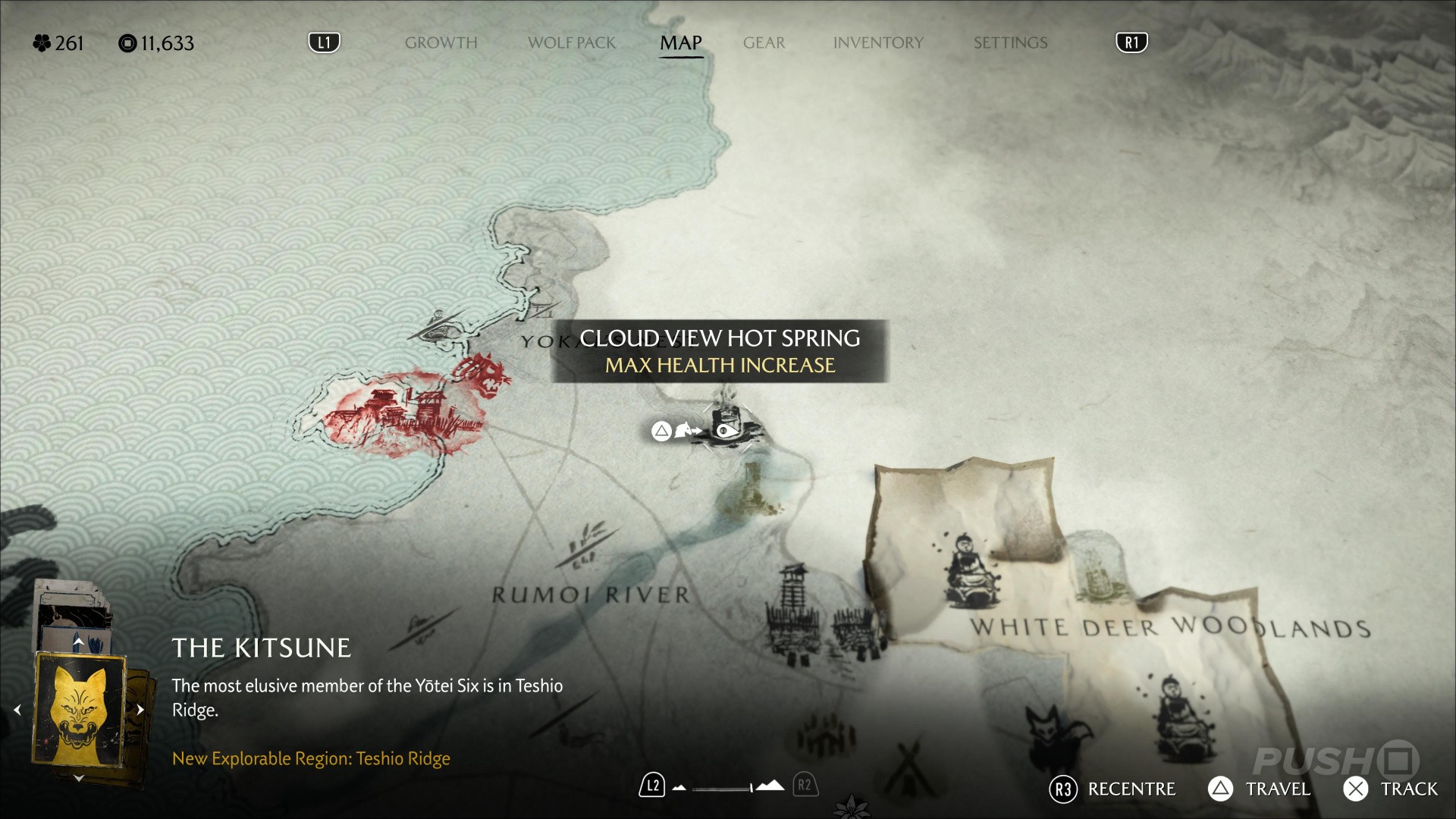Select the Cloud View Hot Spring marker
This screenshot has height=819, width=1456.
tap(726, 429)
